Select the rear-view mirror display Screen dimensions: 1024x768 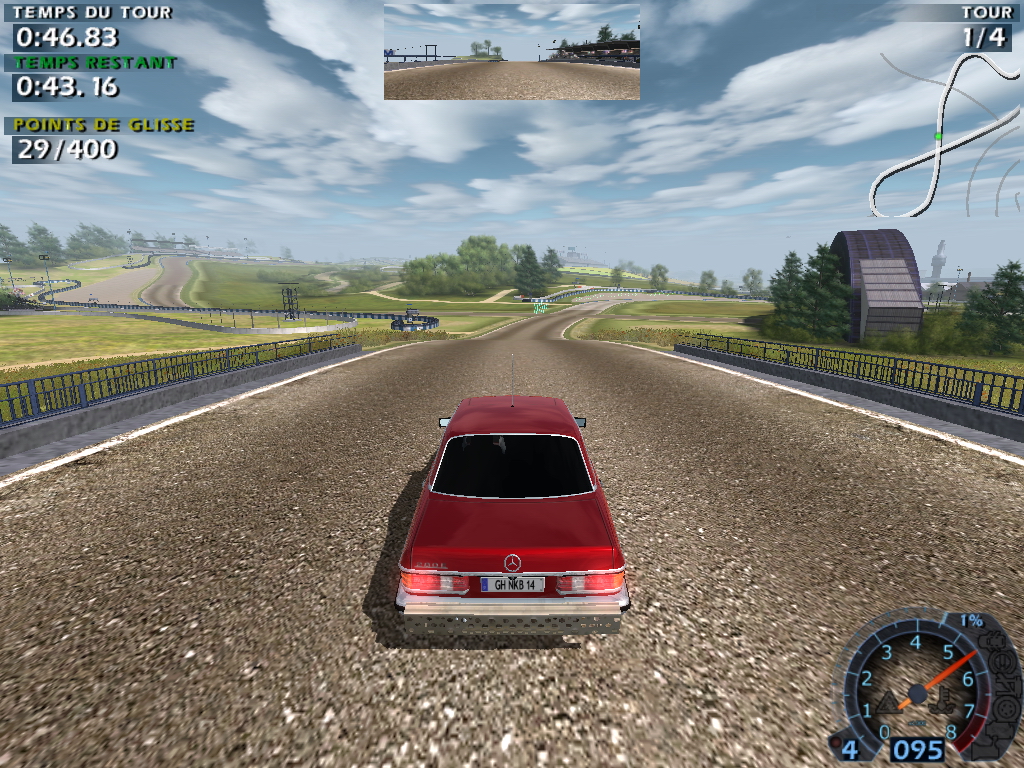click(x=511, y=51)
